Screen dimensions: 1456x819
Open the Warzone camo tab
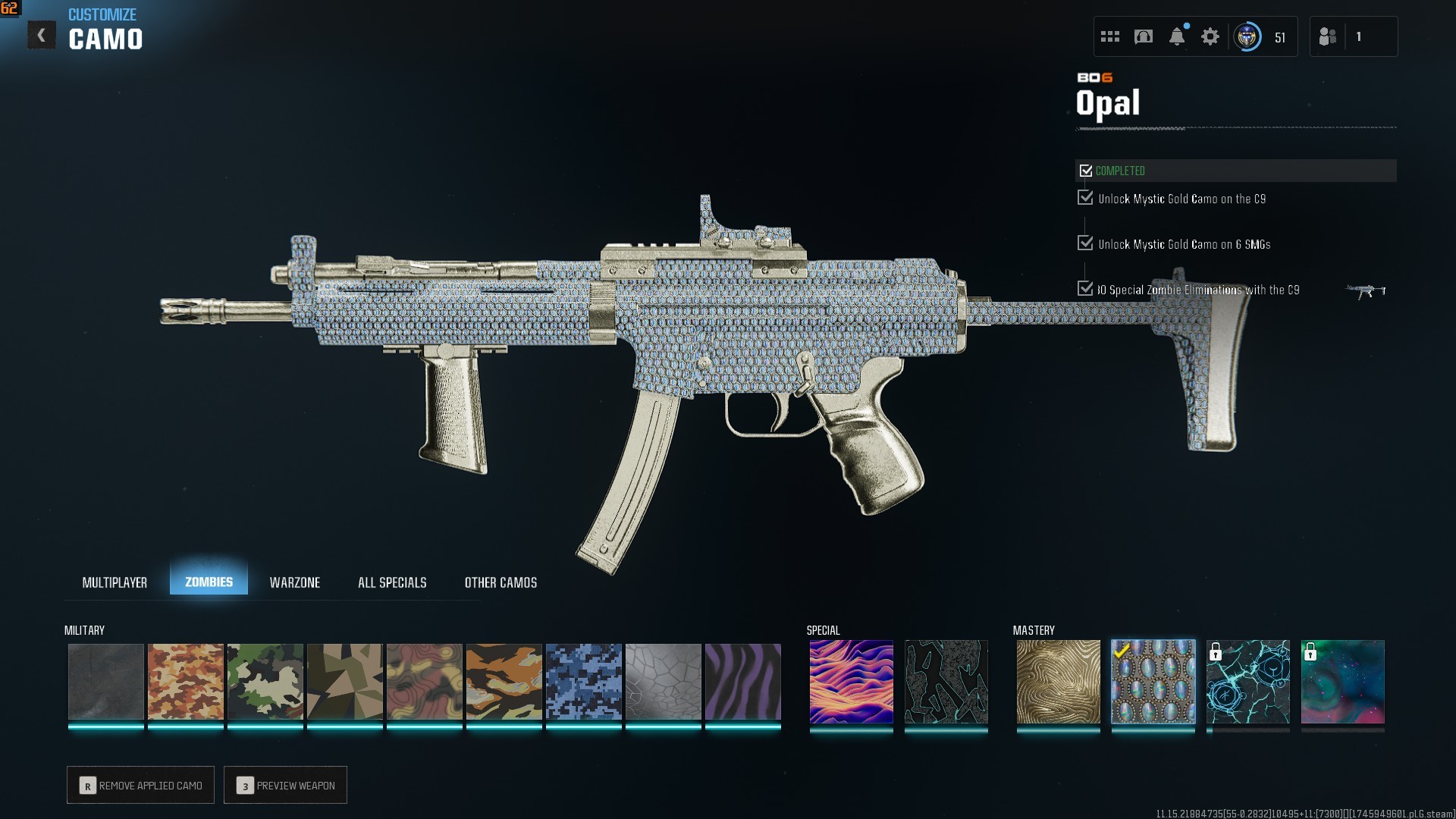point(295,582)
